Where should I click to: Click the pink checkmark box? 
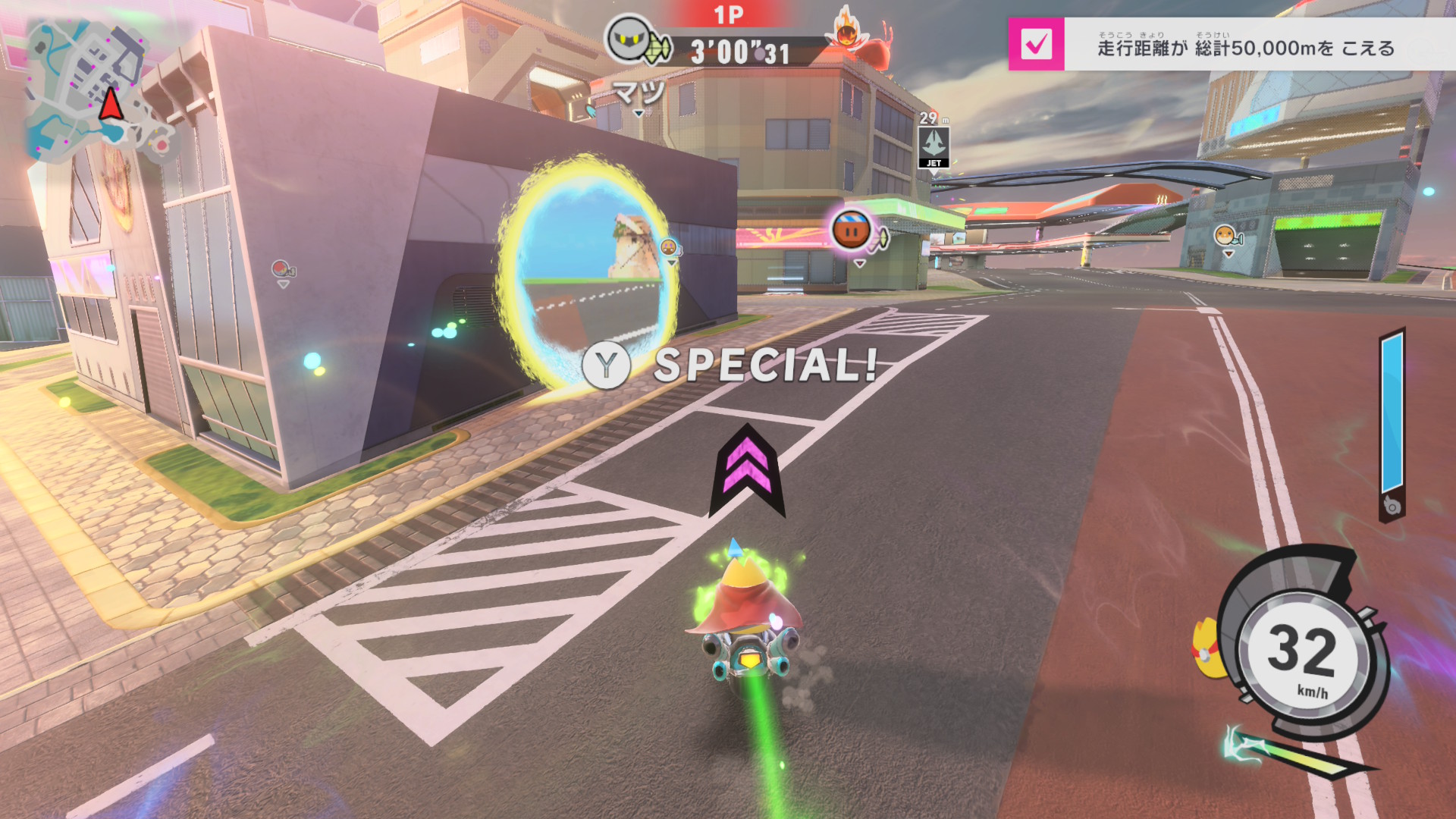[1036, 45]
